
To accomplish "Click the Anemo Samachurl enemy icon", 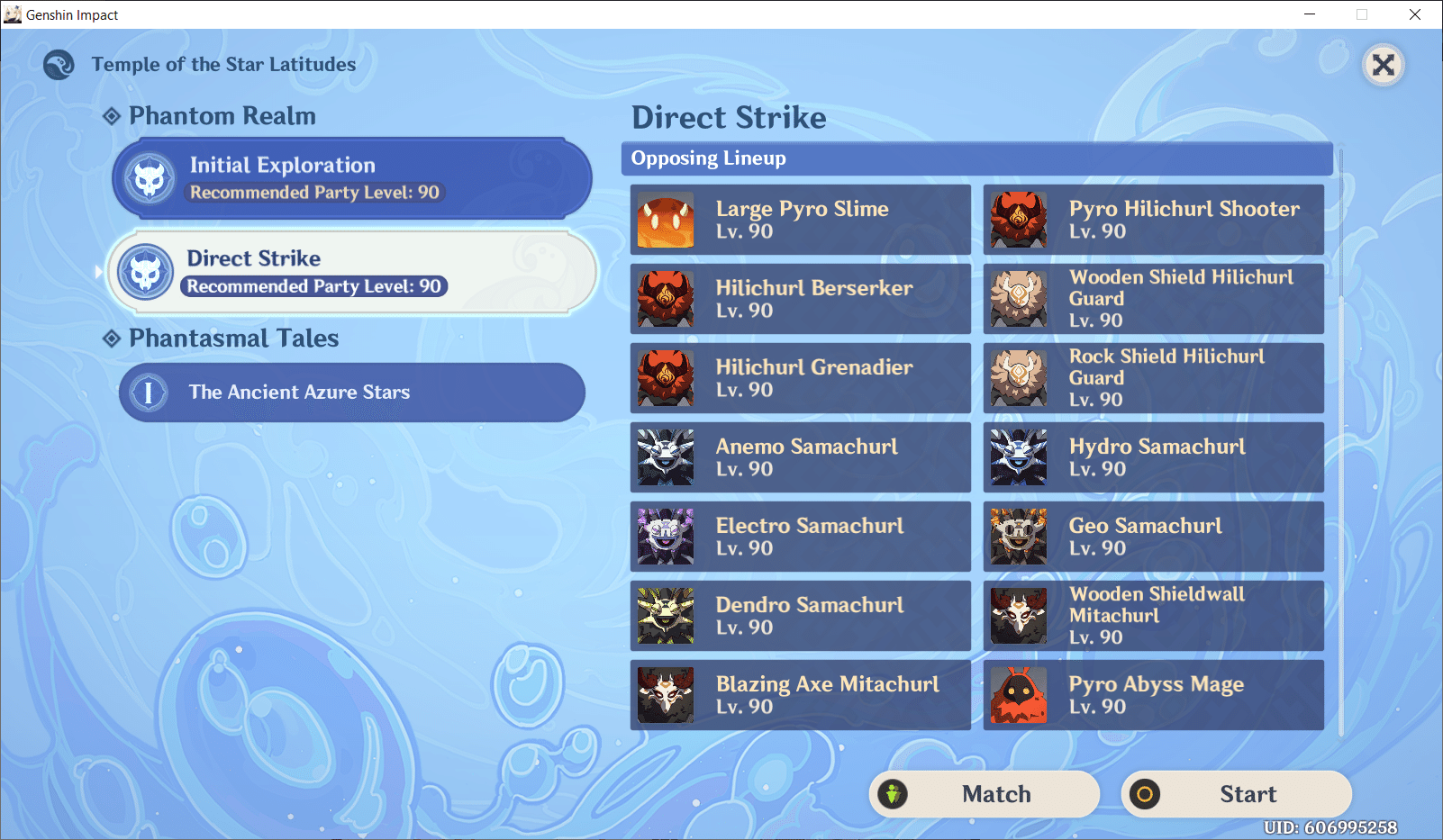I will coord(665,457).
